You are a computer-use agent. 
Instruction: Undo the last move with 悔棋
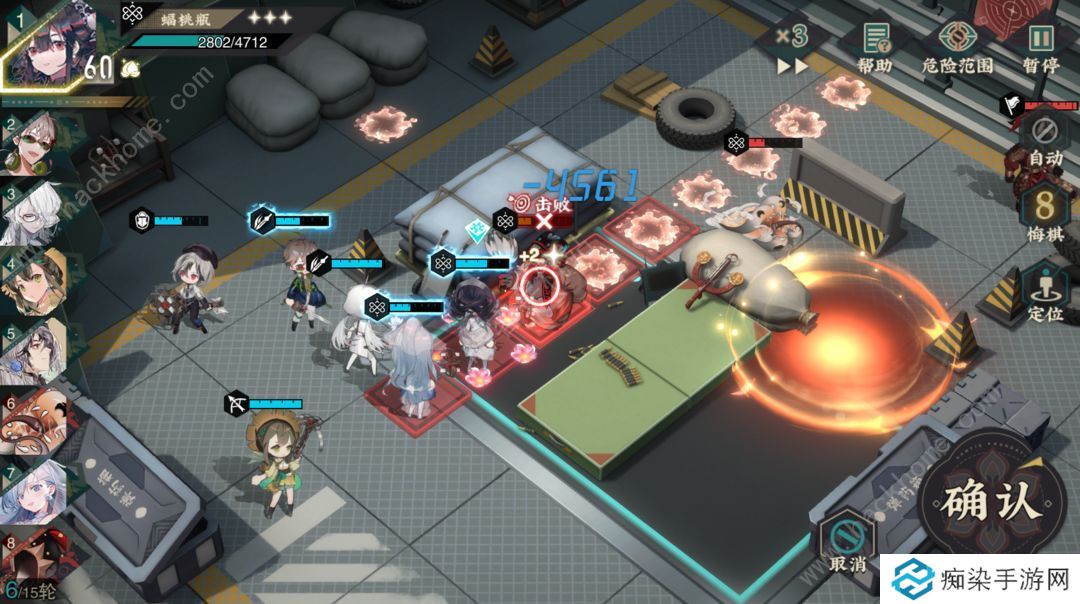click(1045, 214)
